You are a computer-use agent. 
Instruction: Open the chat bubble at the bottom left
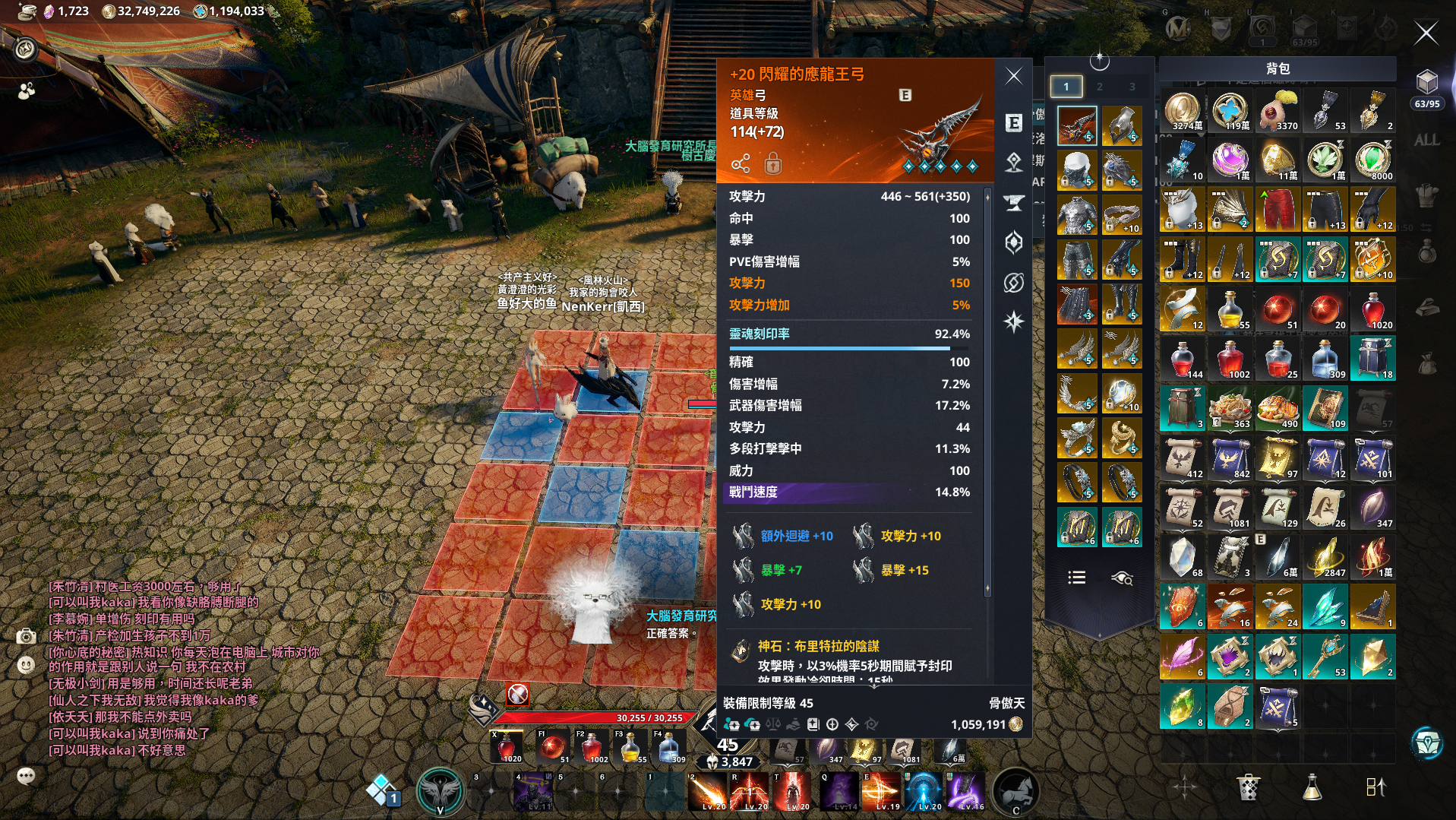pyautogui.click(x=26, y=776)
